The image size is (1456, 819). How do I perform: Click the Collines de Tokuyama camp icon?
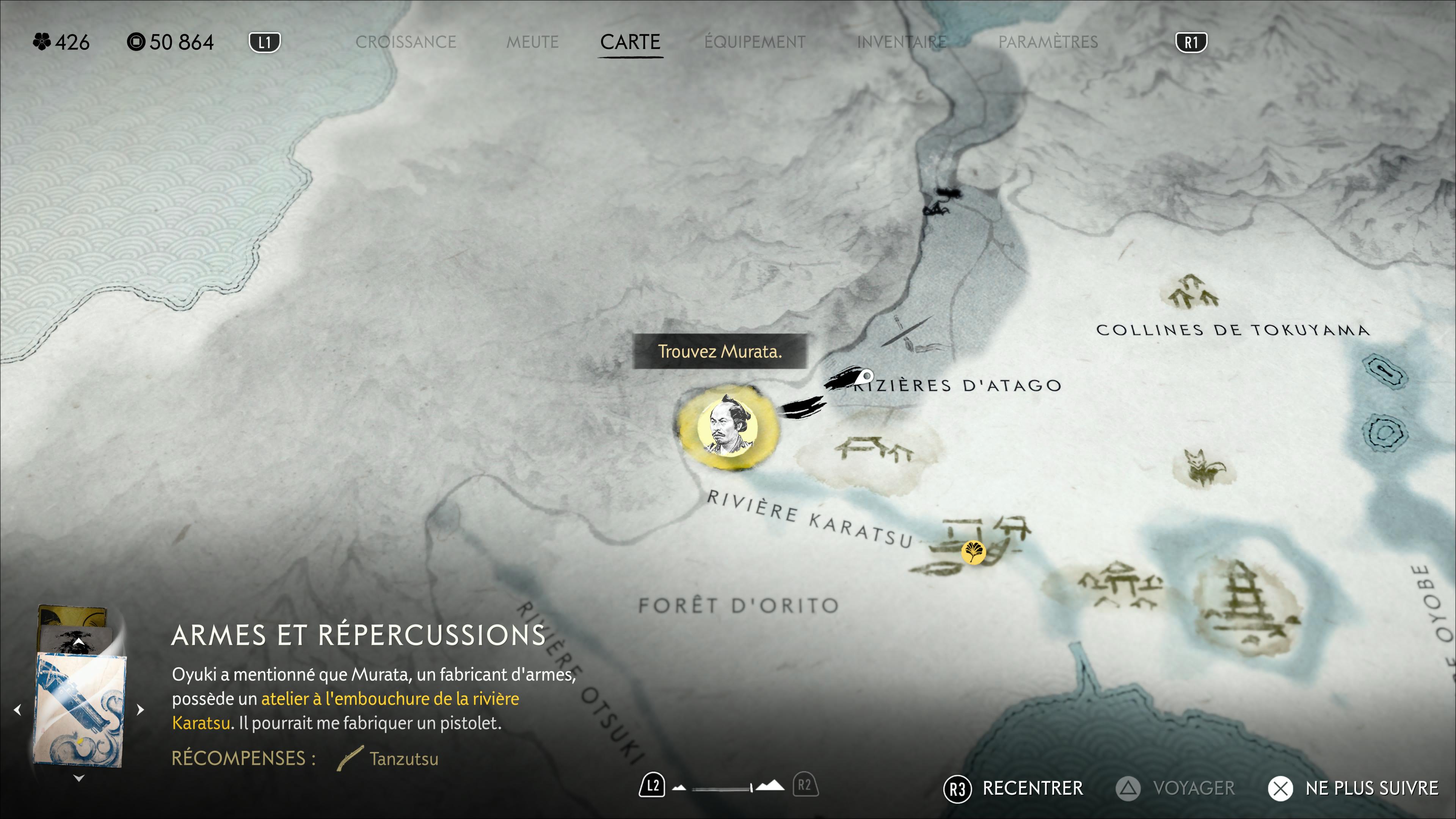(1190, 292)
